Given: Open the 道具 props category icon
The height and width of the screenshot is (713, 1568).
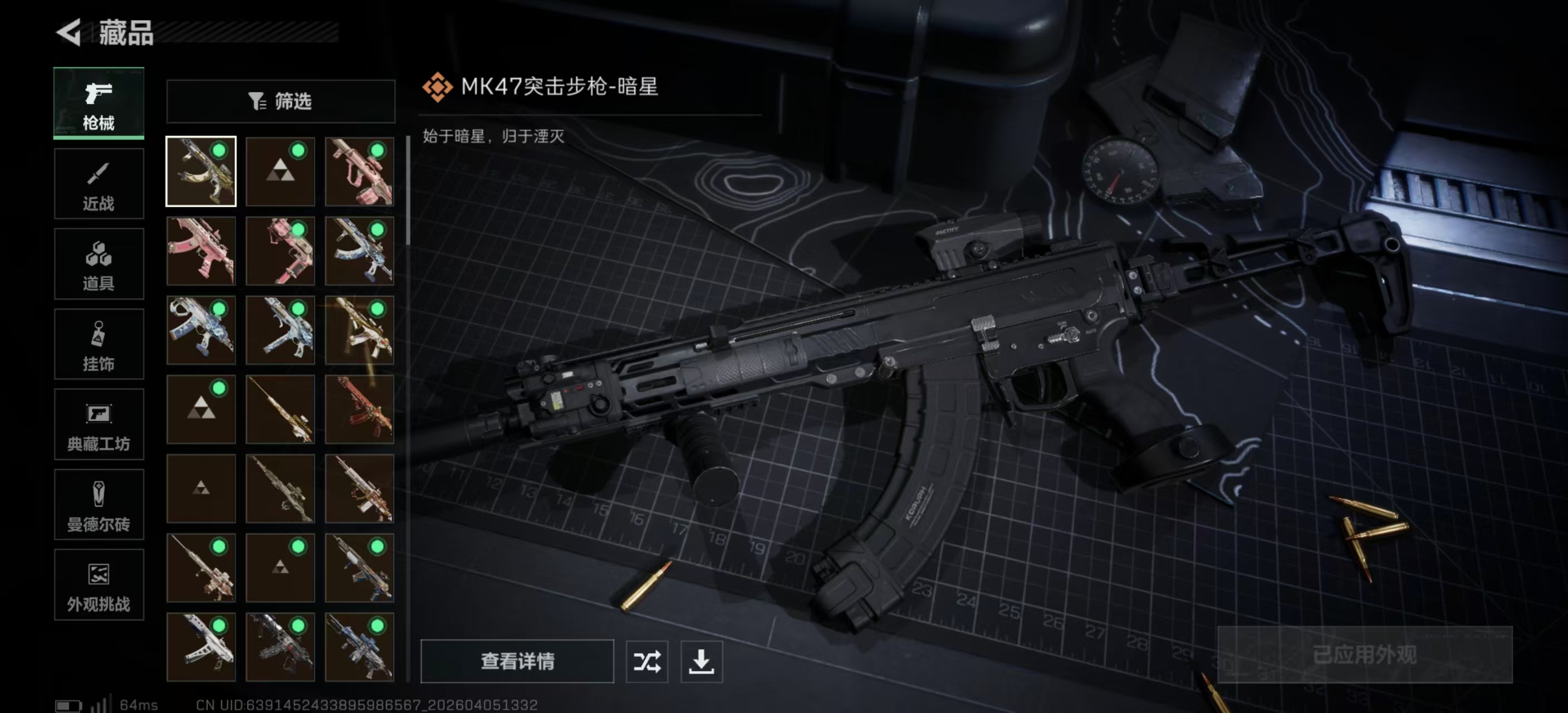Looking at the screenshot, I should 99,264.
